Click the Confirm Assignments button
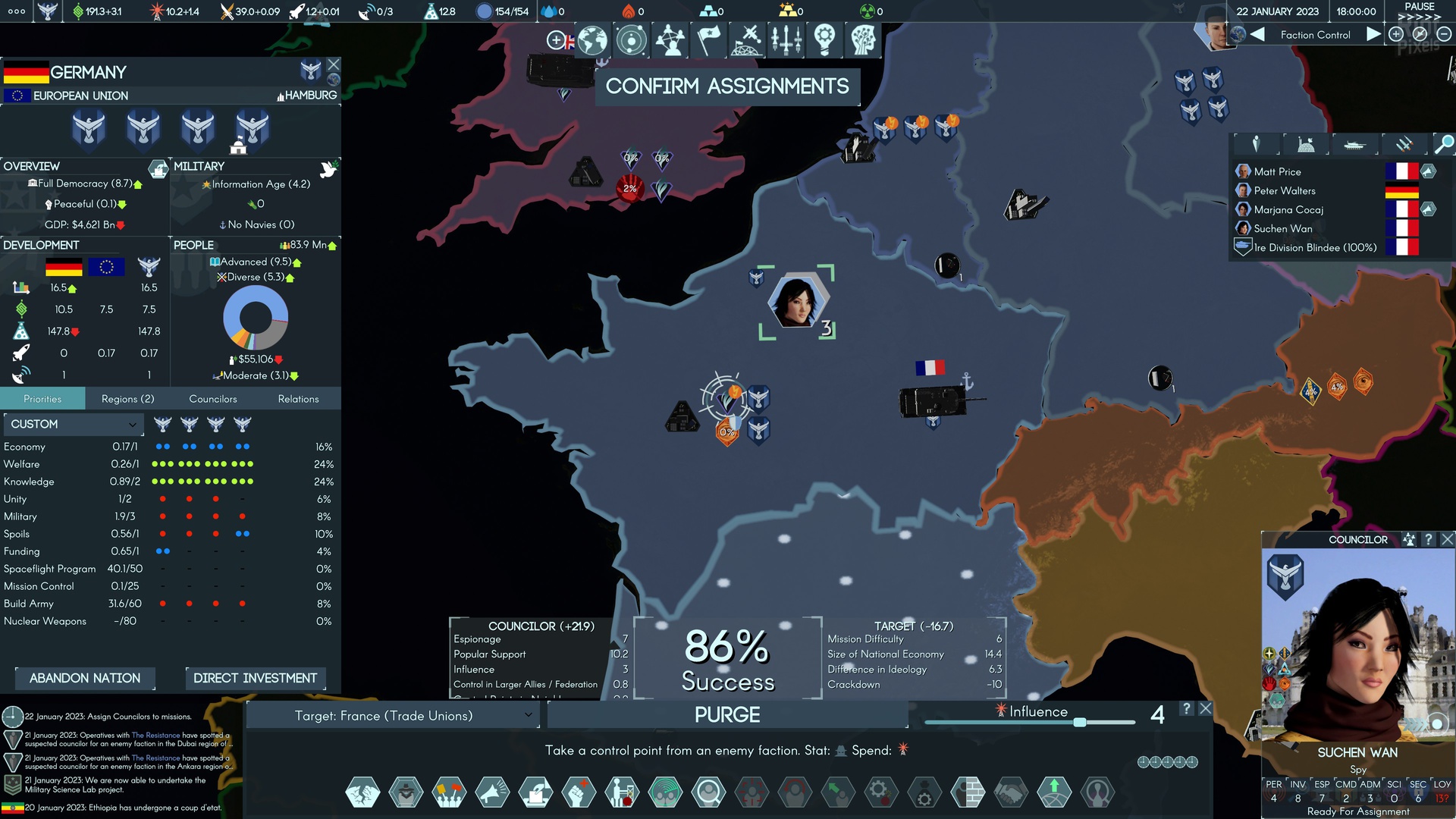The height and width of the screenshot is (819, 1456). [726, 86]
